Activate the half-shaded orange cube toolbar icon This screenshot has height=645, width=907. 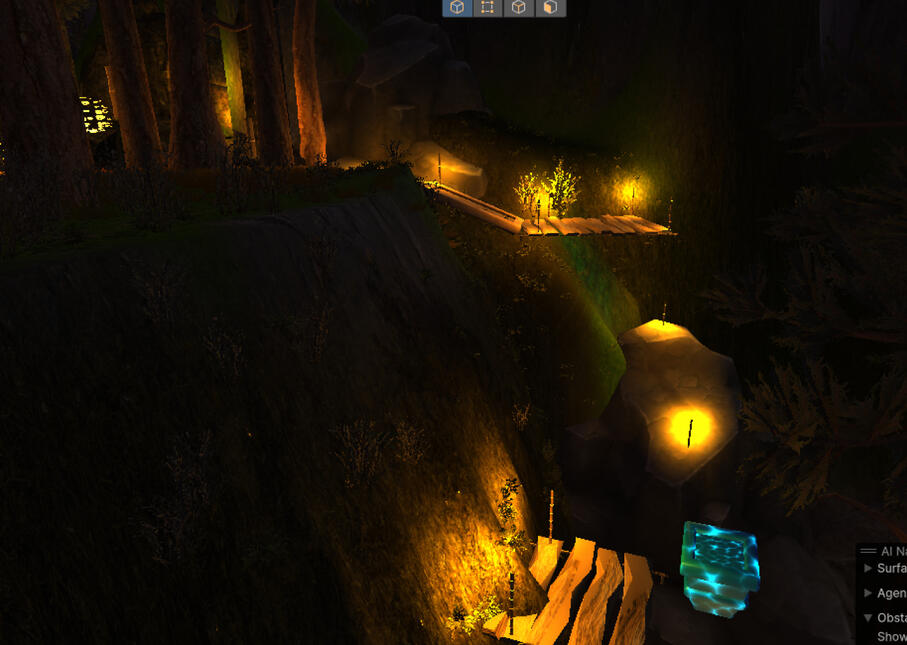pyautogui.click(x=550, y=8)
